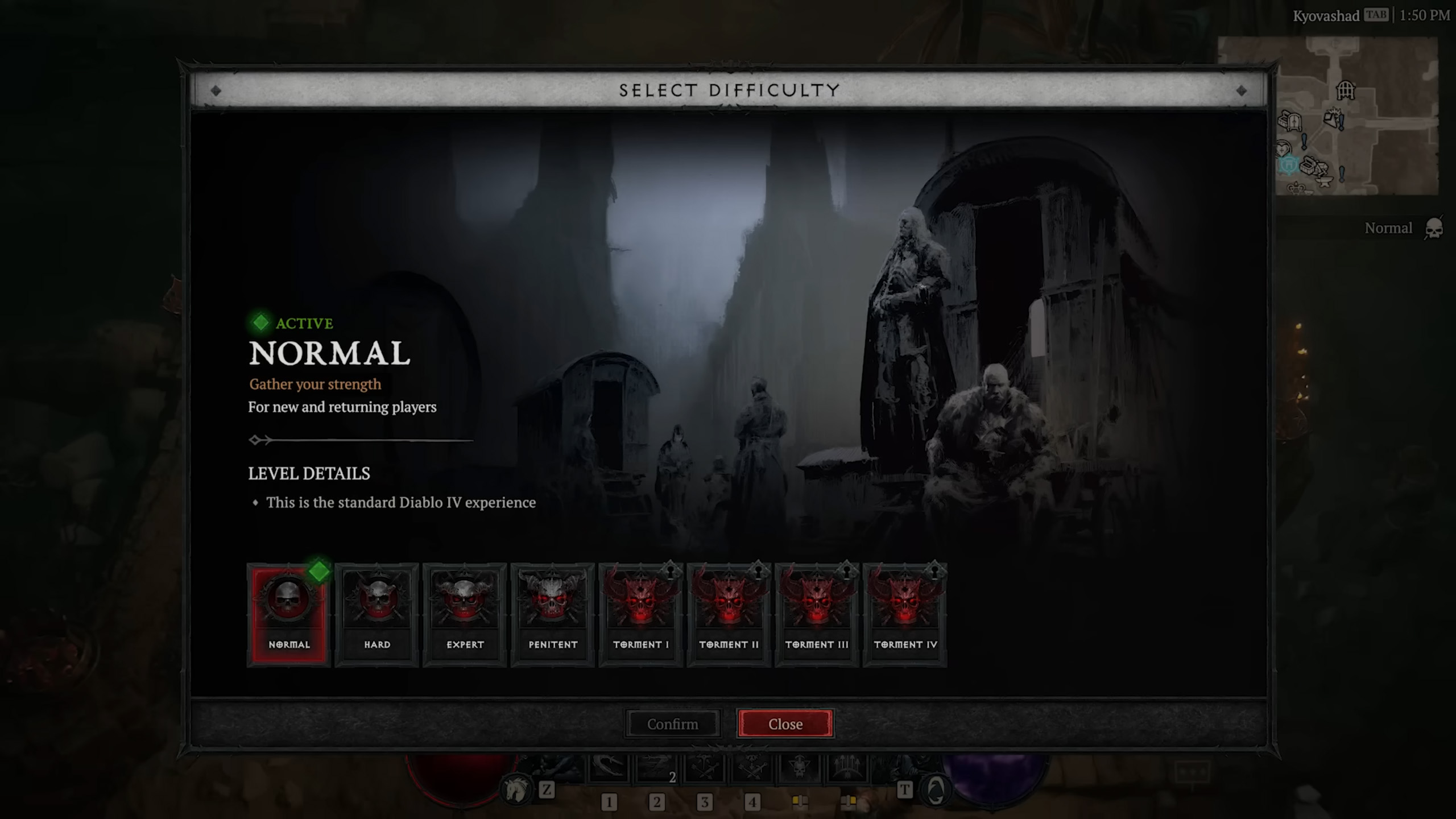Click the Normal difficulty skull indicator
Image resolution: width=1456 pixels, height=819 pixels.
click(1433, 229)
